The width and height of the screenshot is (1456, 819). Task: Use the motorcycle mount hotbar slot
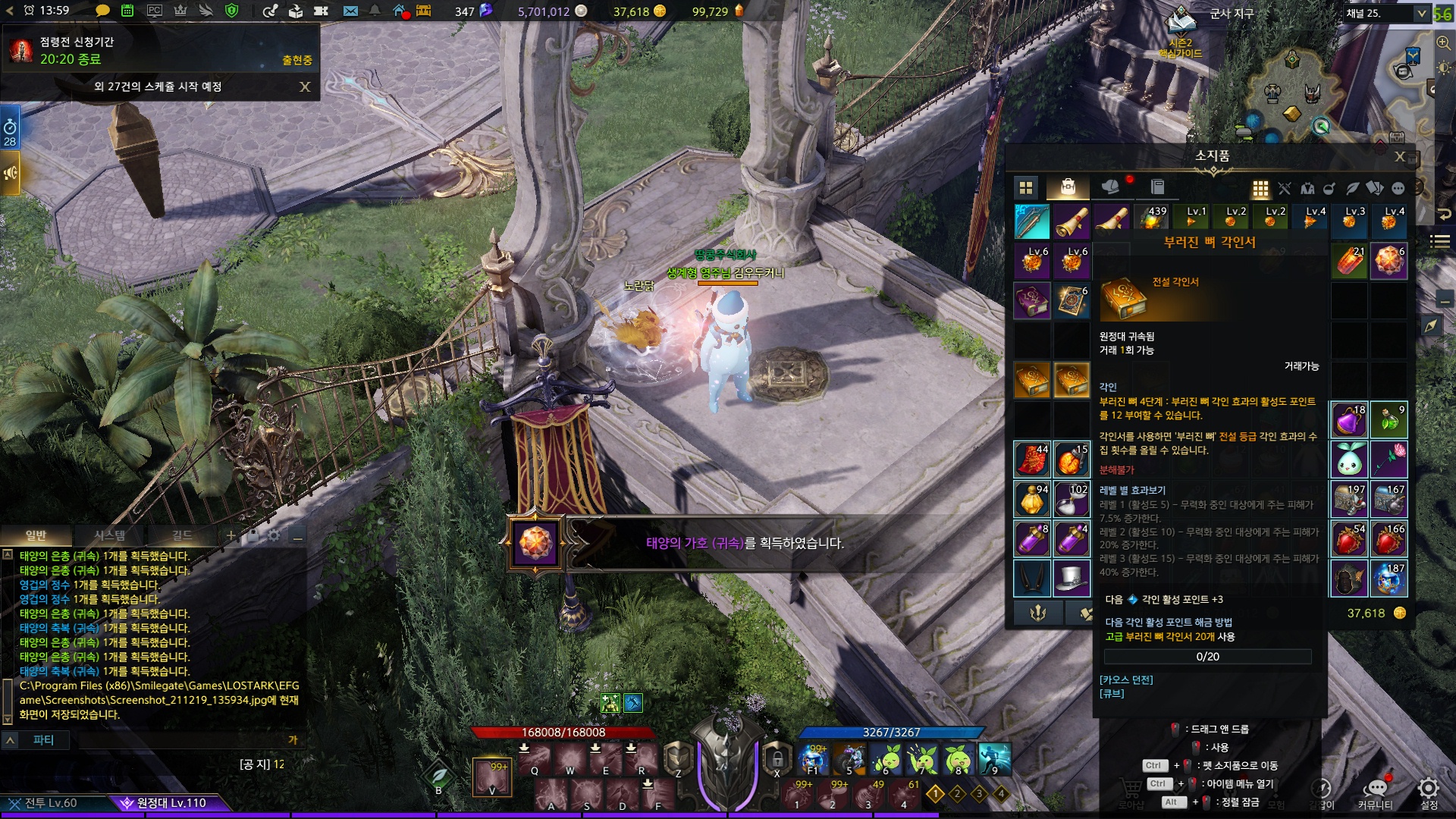coord(849,758)
